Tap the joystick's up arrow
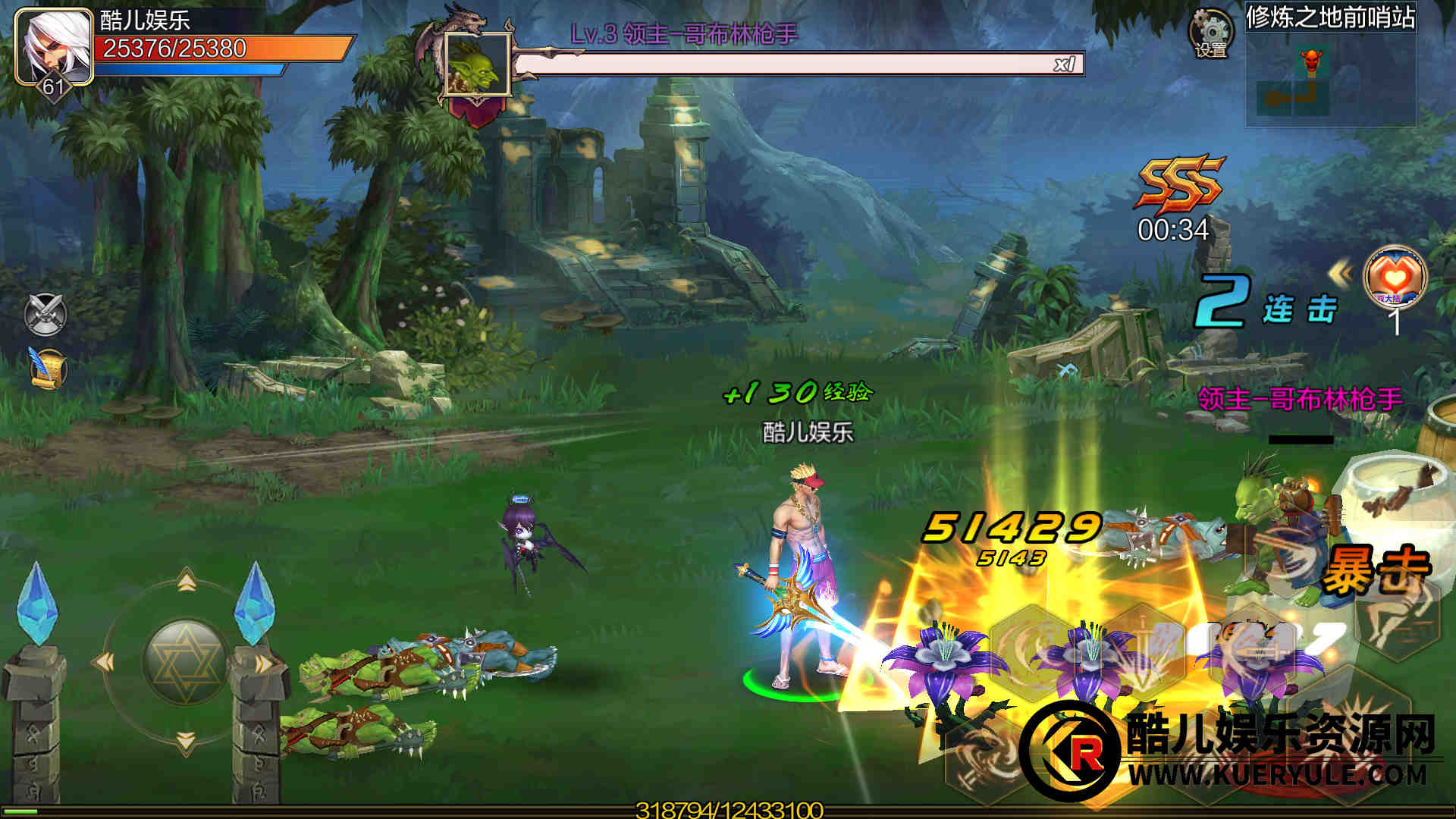 (x=187, y=582)
